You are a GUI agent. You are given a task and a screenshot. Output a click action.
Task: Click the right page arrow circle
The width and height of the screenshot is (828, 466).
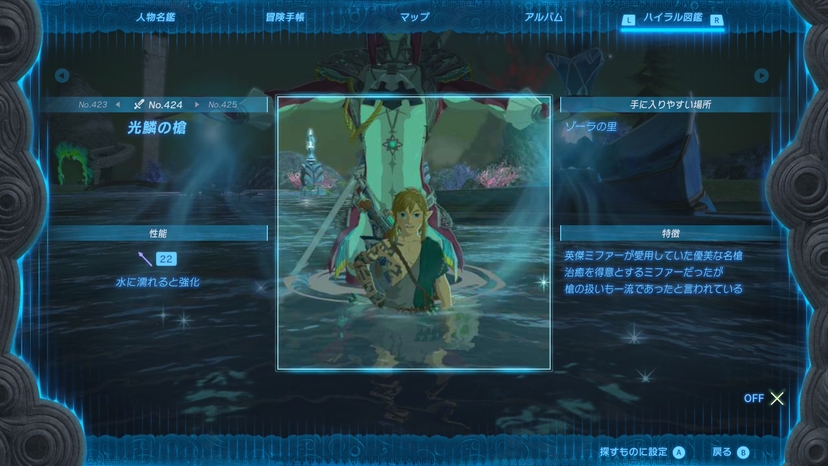click(x=762, y=75)
